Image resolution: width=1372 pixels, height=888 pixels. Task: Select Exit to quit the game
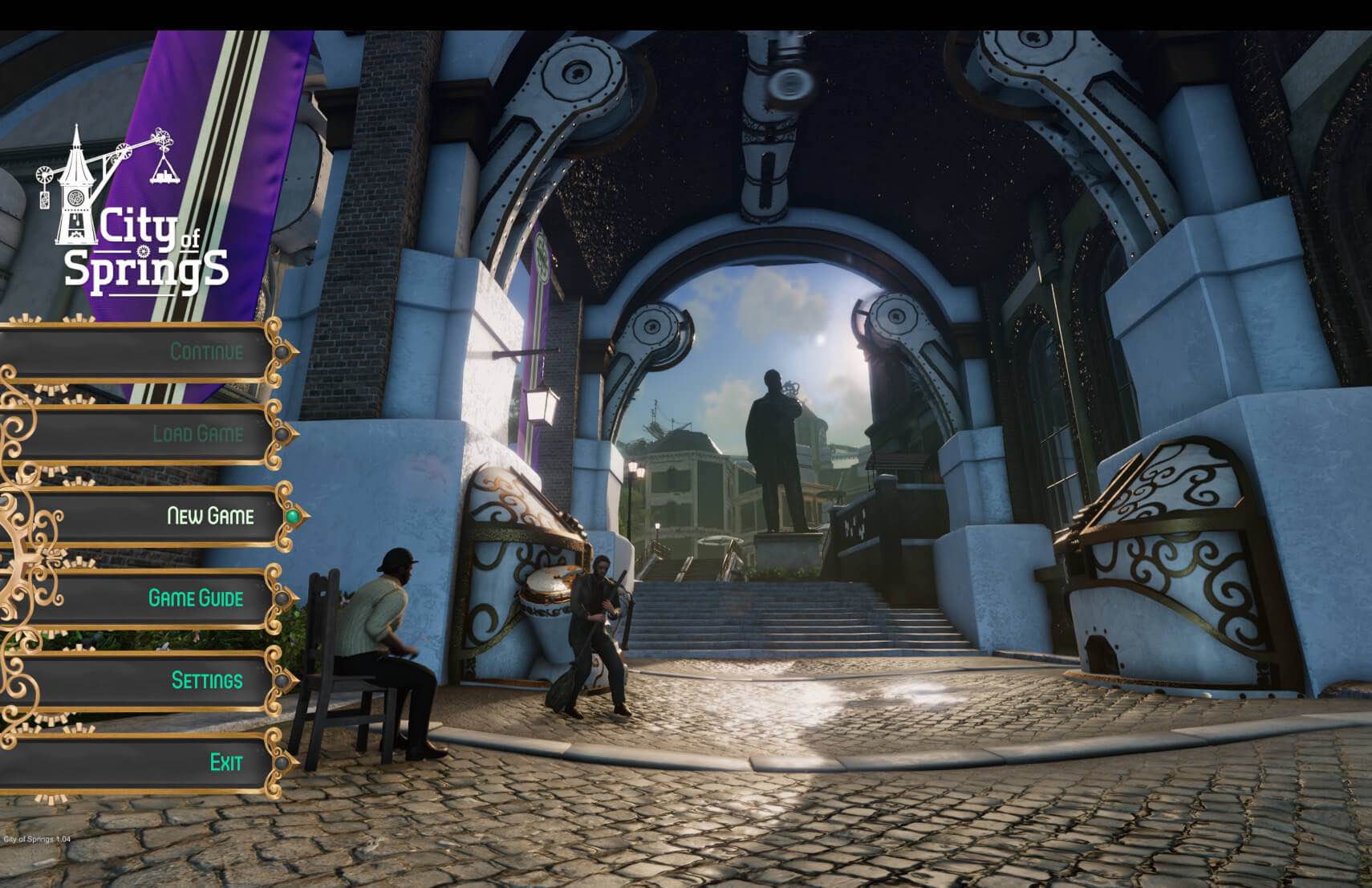coord(225,762)
